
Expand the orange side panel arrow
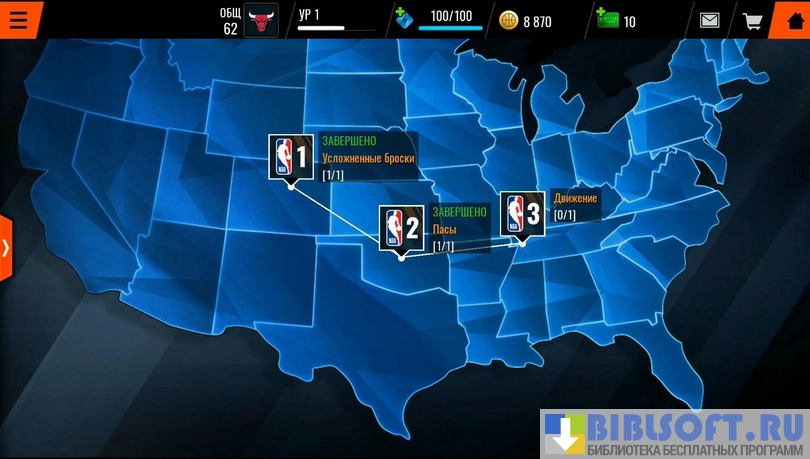click(6, 247)
